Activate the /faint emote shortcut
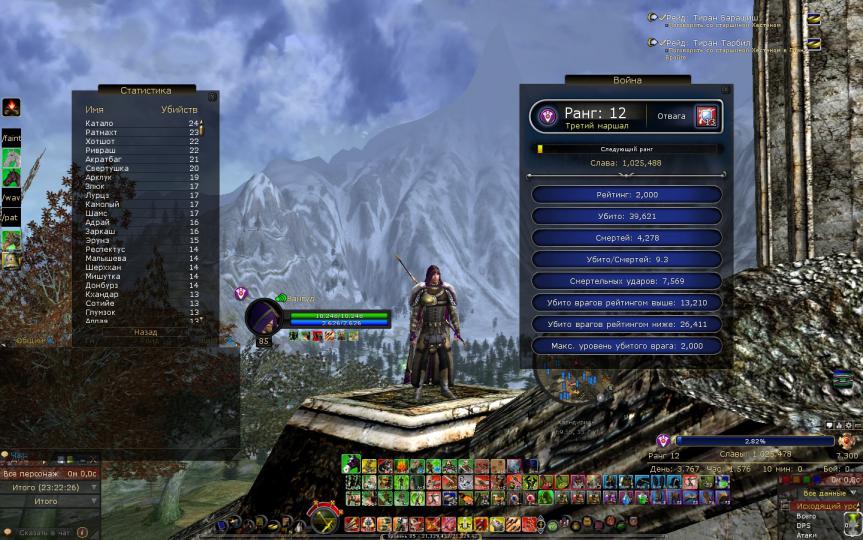This screenshot has height=540, width=863. [x=11, y=137]
